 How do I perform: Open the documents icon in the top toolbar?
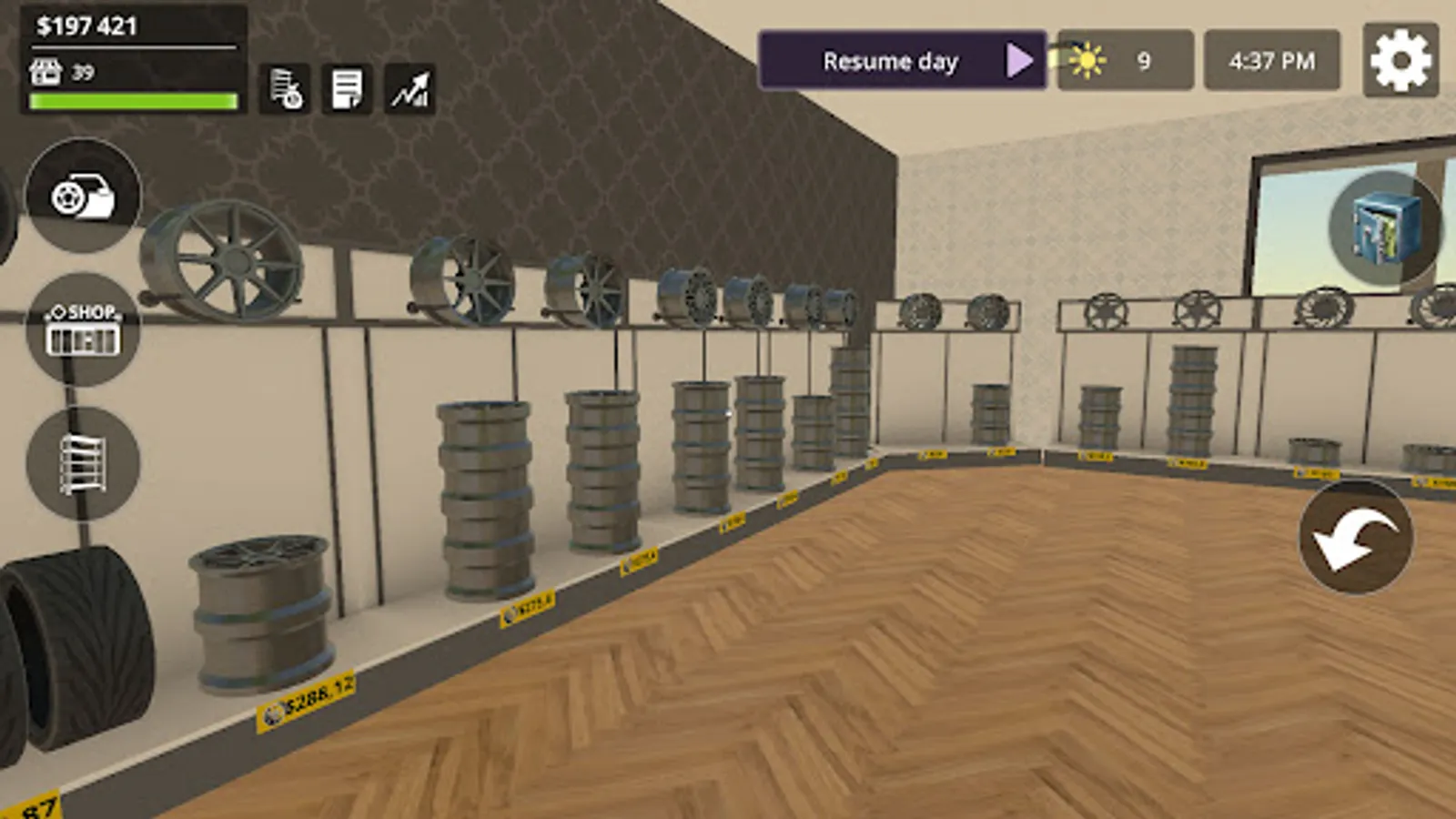[347, 88]
